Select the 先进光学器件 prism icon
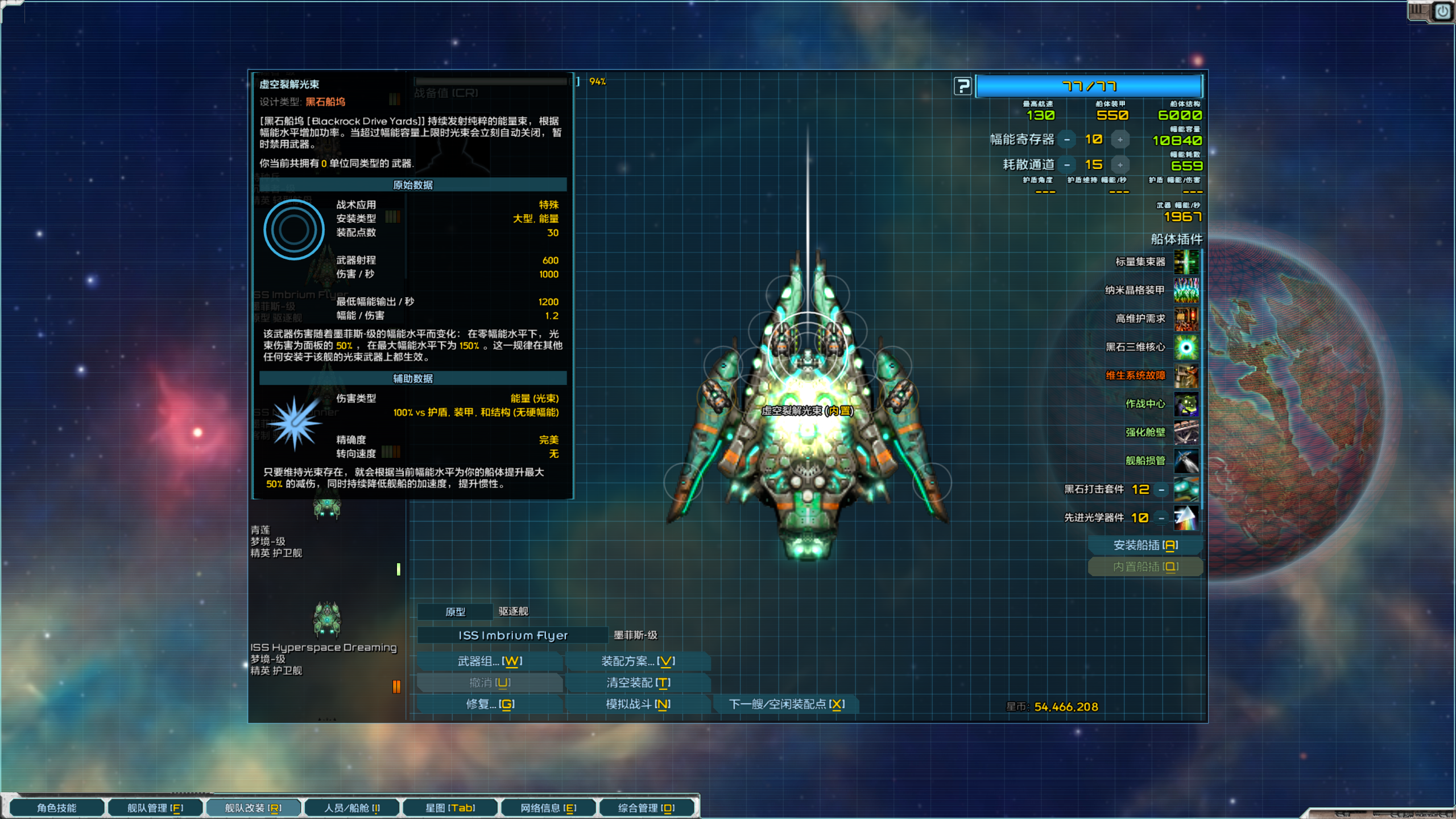The width and height of the screenshot is (1456, 819). [x=1187, y=518]
